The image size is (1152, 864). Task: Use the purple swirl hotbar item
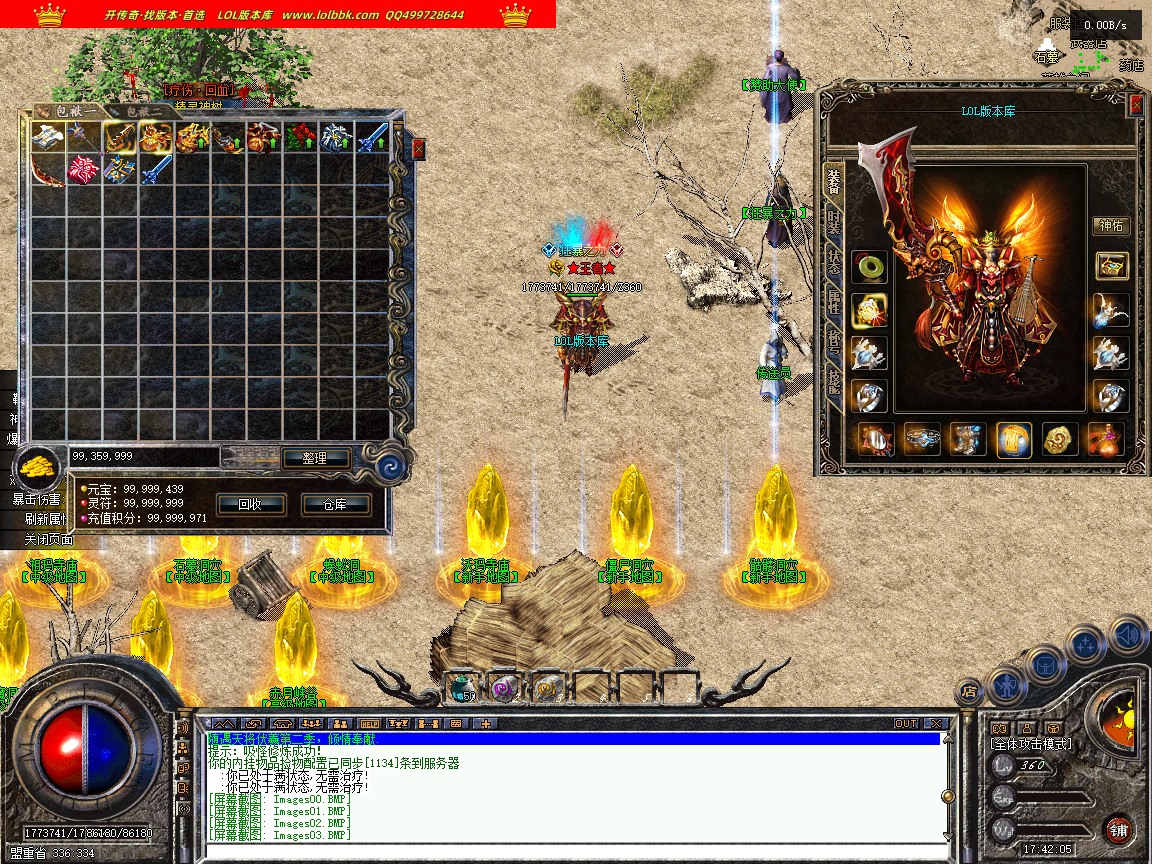(503, 687)
